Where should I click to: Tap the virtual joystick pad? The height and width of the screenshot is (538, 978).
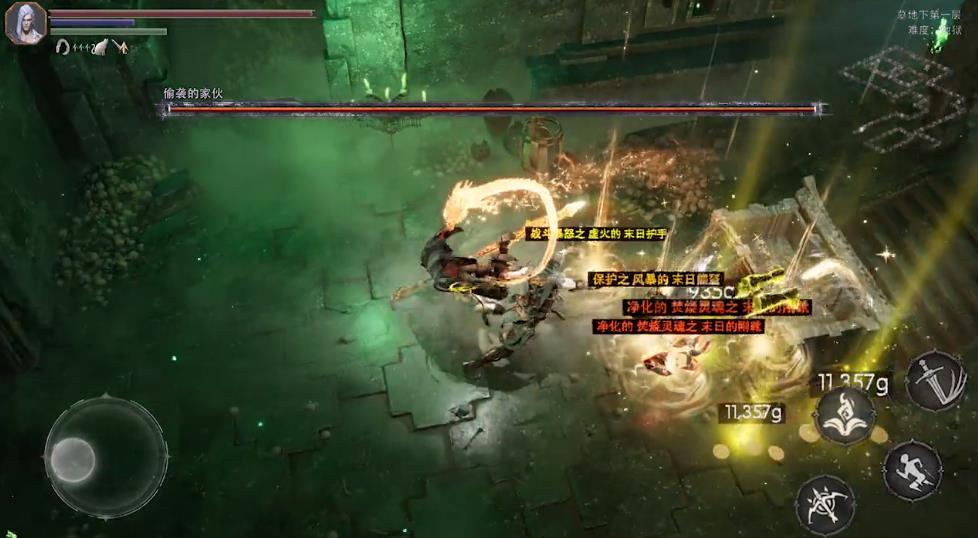point(105,458)
